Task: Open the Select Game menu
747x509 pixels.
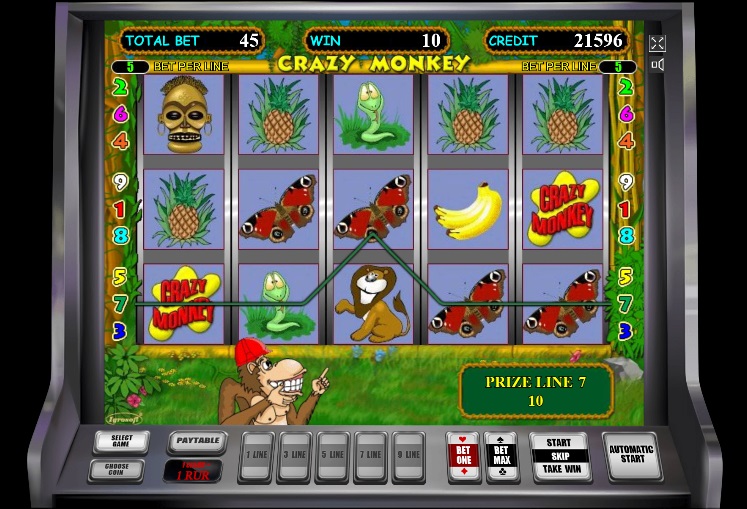Action: click(x=121, y=441)
